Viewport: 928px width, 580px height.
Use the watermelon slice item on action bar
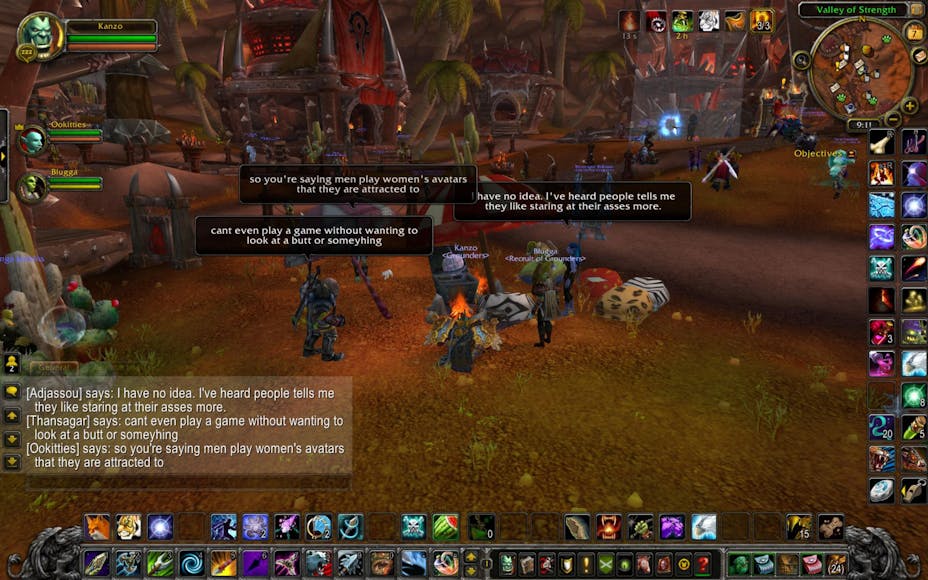point(446,527)
